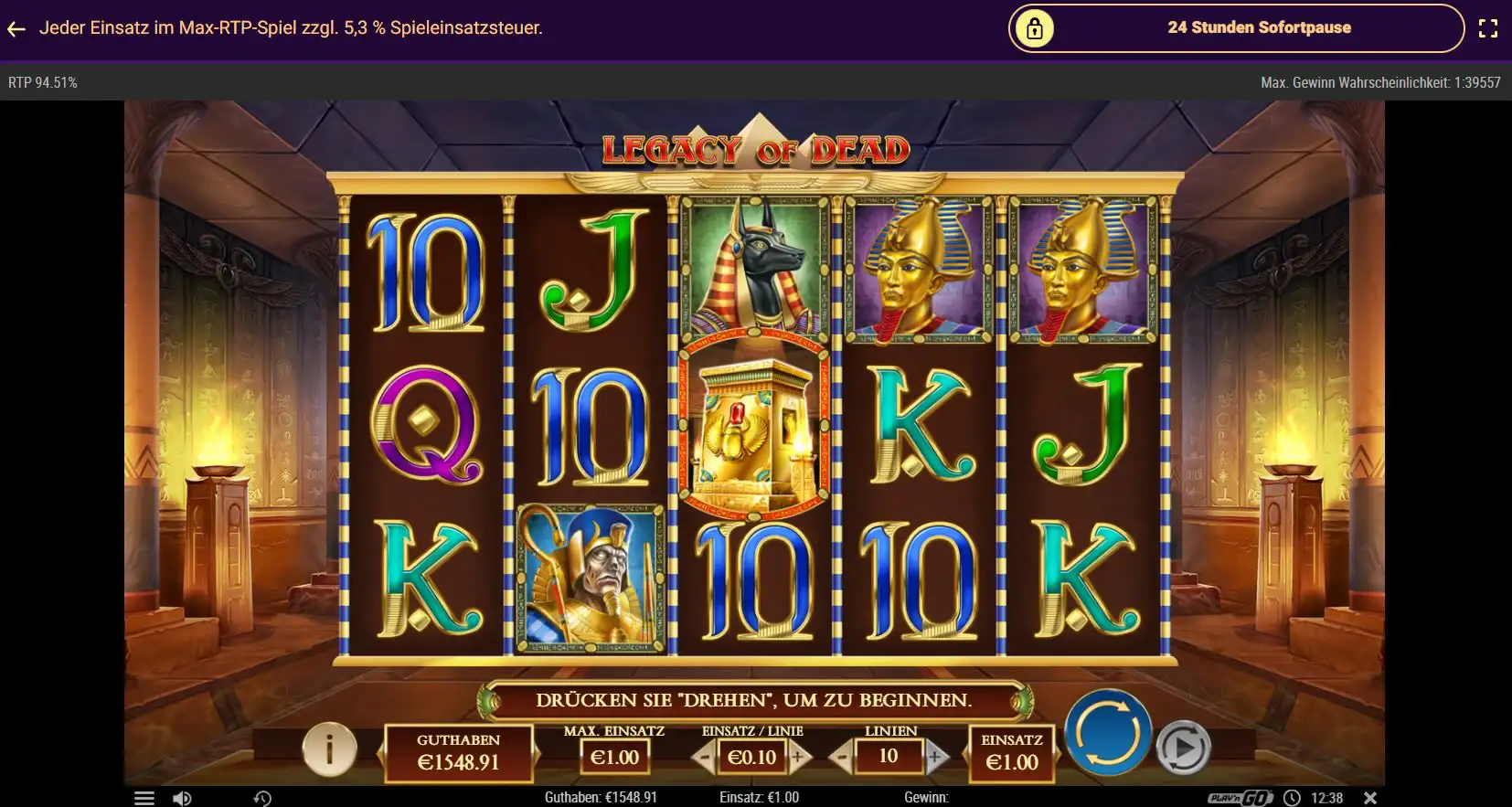This screenshot has height=807, width=1512.
Task: Open the game info screen
Action: [x=330, y=749]
